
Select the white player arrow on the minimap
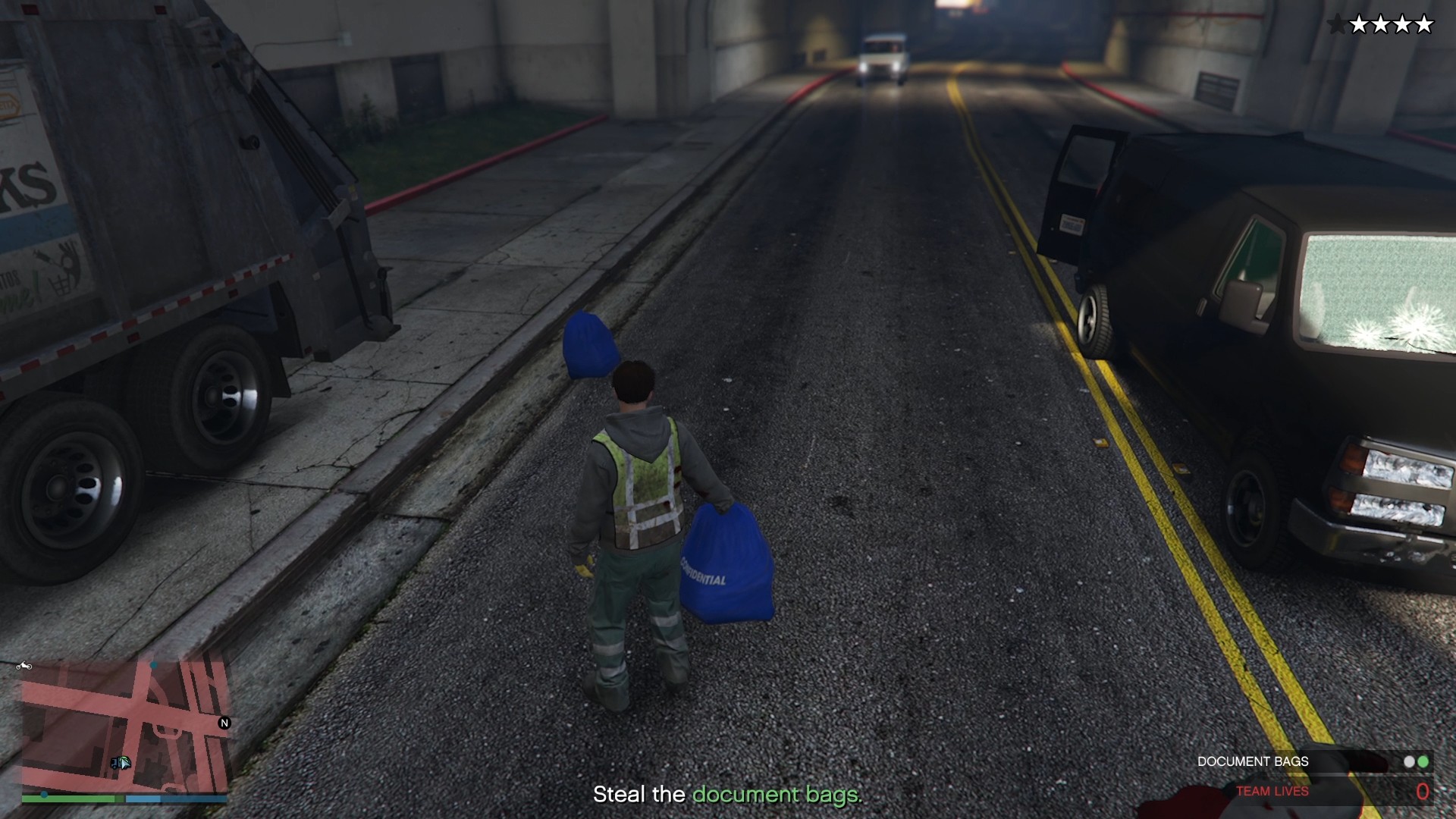point(125,764)
